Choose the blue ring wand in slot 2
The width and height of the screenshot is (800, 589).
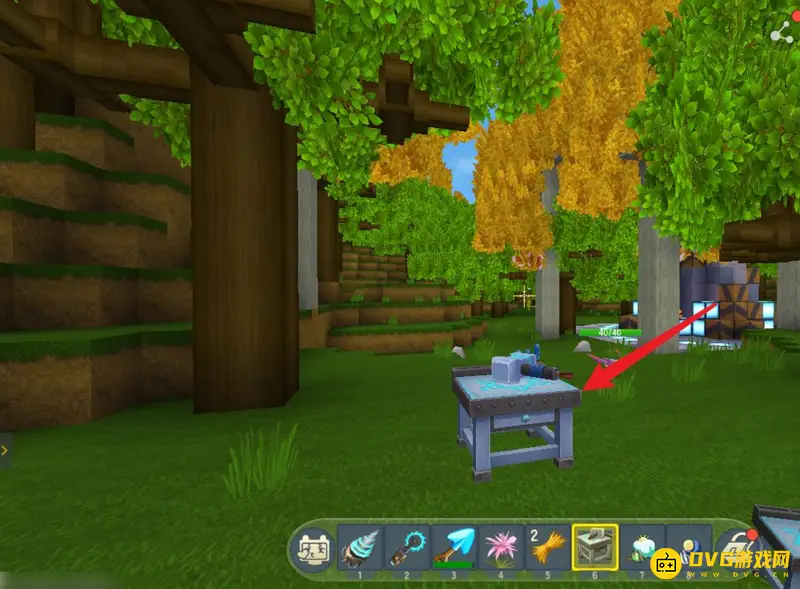407,548
